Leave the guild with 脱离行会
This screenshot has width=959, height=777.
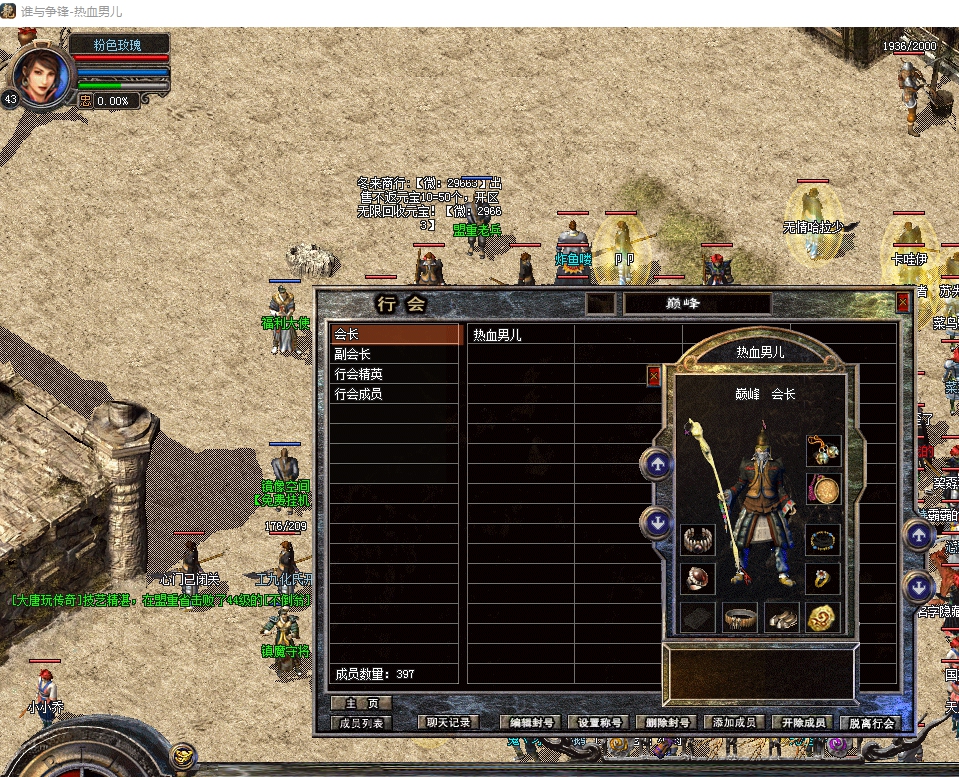click(871, 723)
